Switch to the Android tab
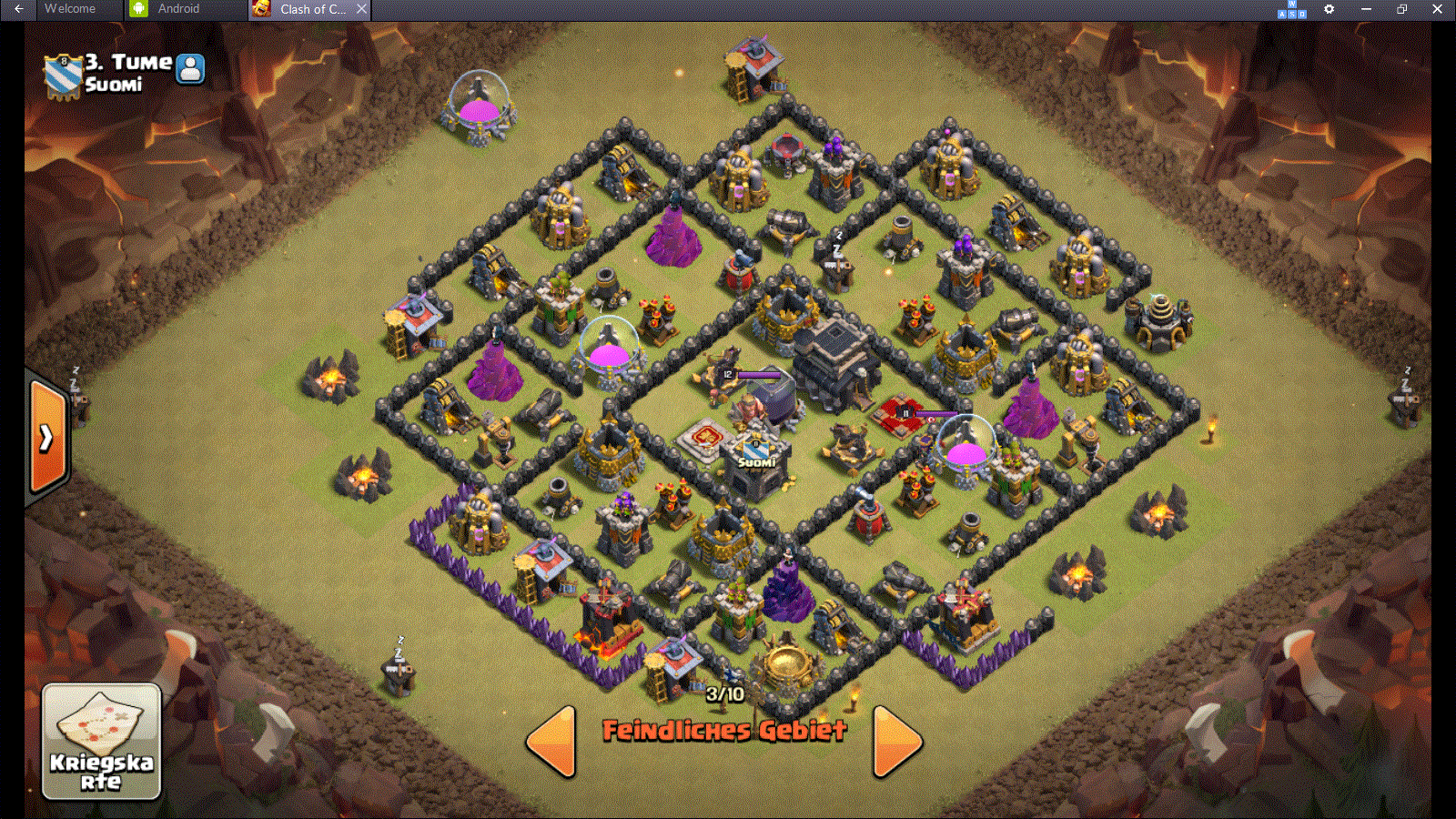Image resolution: width=1456 pixels, height=819 pixels. 178,9
